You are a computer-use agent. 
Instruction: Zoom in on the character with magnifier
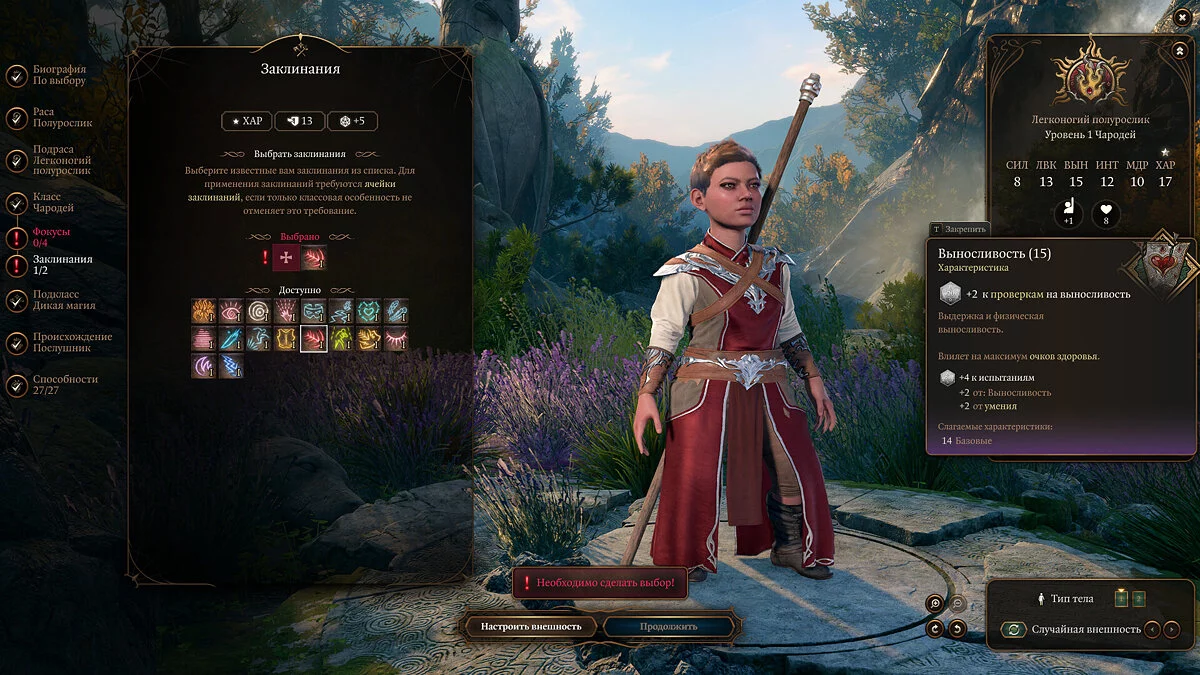click(x=935, y=603)
